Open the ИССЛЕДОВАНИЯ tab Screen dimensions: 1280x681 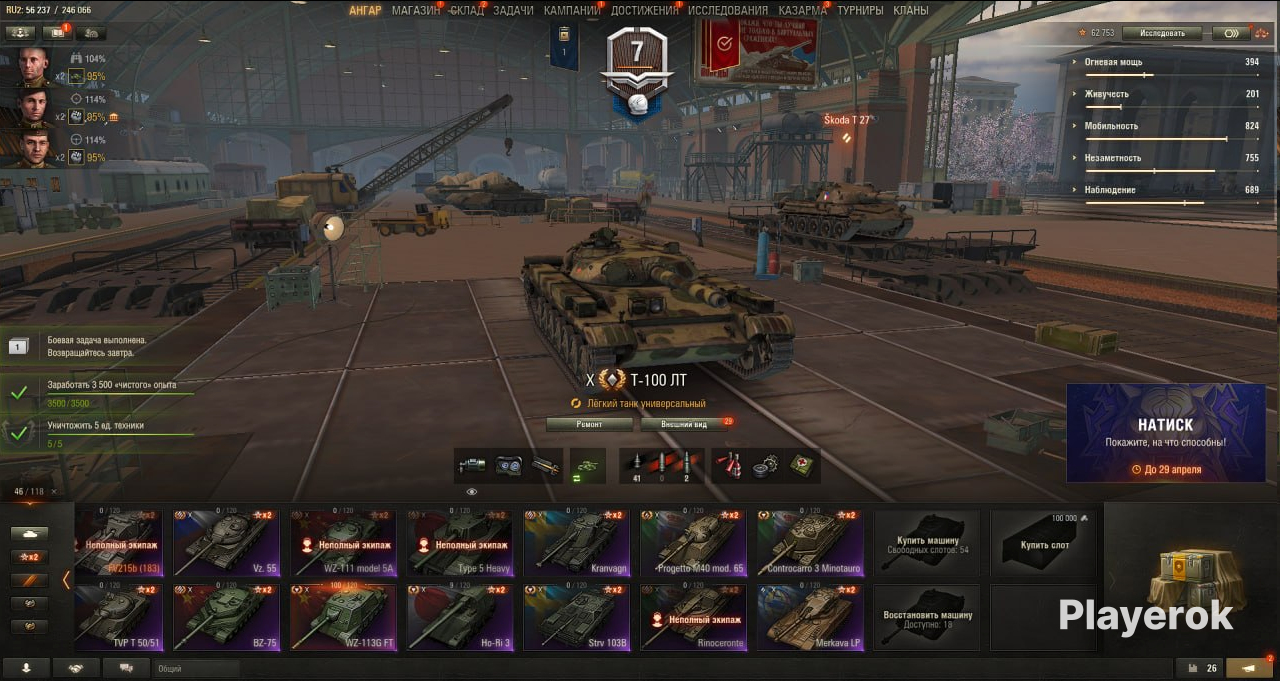pyautogui.click(x=728, y=10)
